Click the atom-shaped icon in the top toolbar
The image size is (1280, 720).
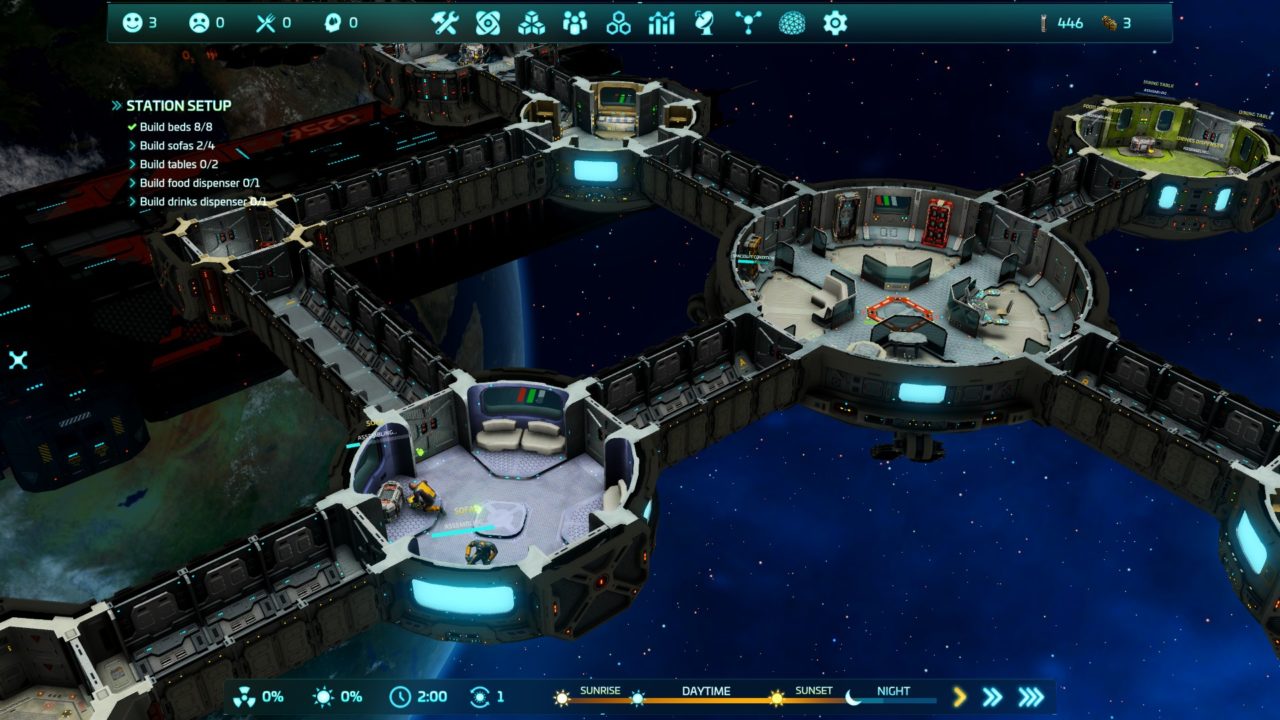click(x=487, y=23)
